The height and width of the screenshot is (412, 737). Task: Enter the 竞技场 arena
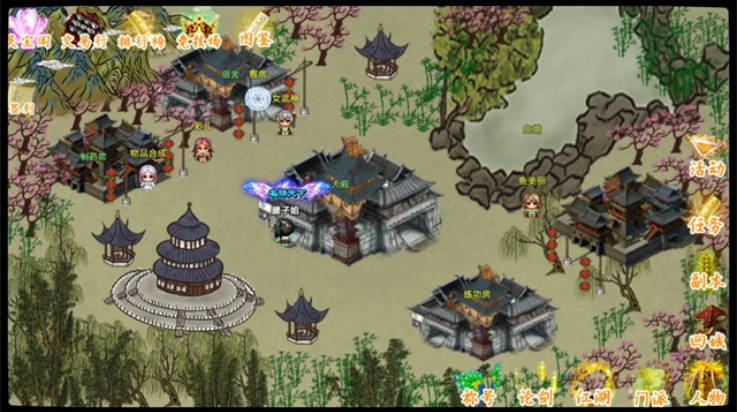click(x=198, y=28)
